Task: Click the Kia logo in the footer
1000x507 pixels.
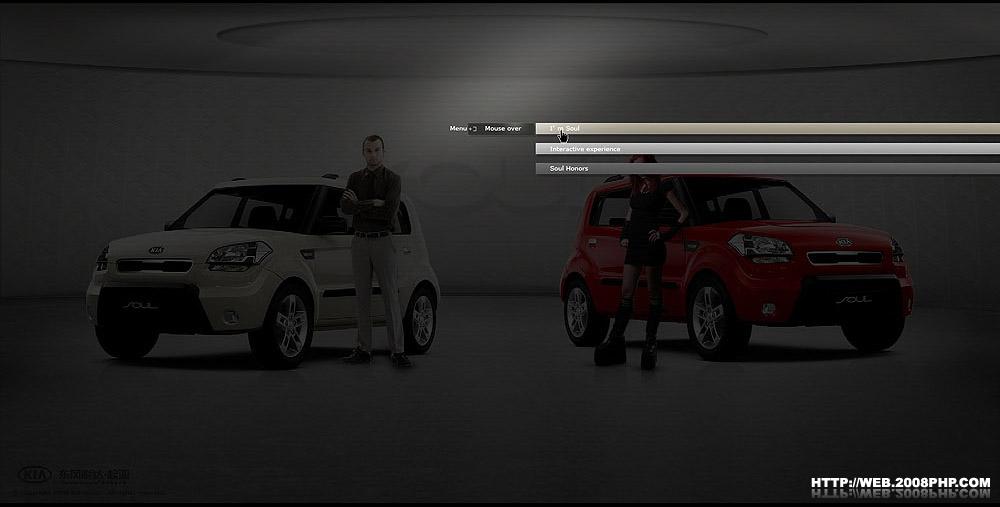Action: click(x=37, y=474)
